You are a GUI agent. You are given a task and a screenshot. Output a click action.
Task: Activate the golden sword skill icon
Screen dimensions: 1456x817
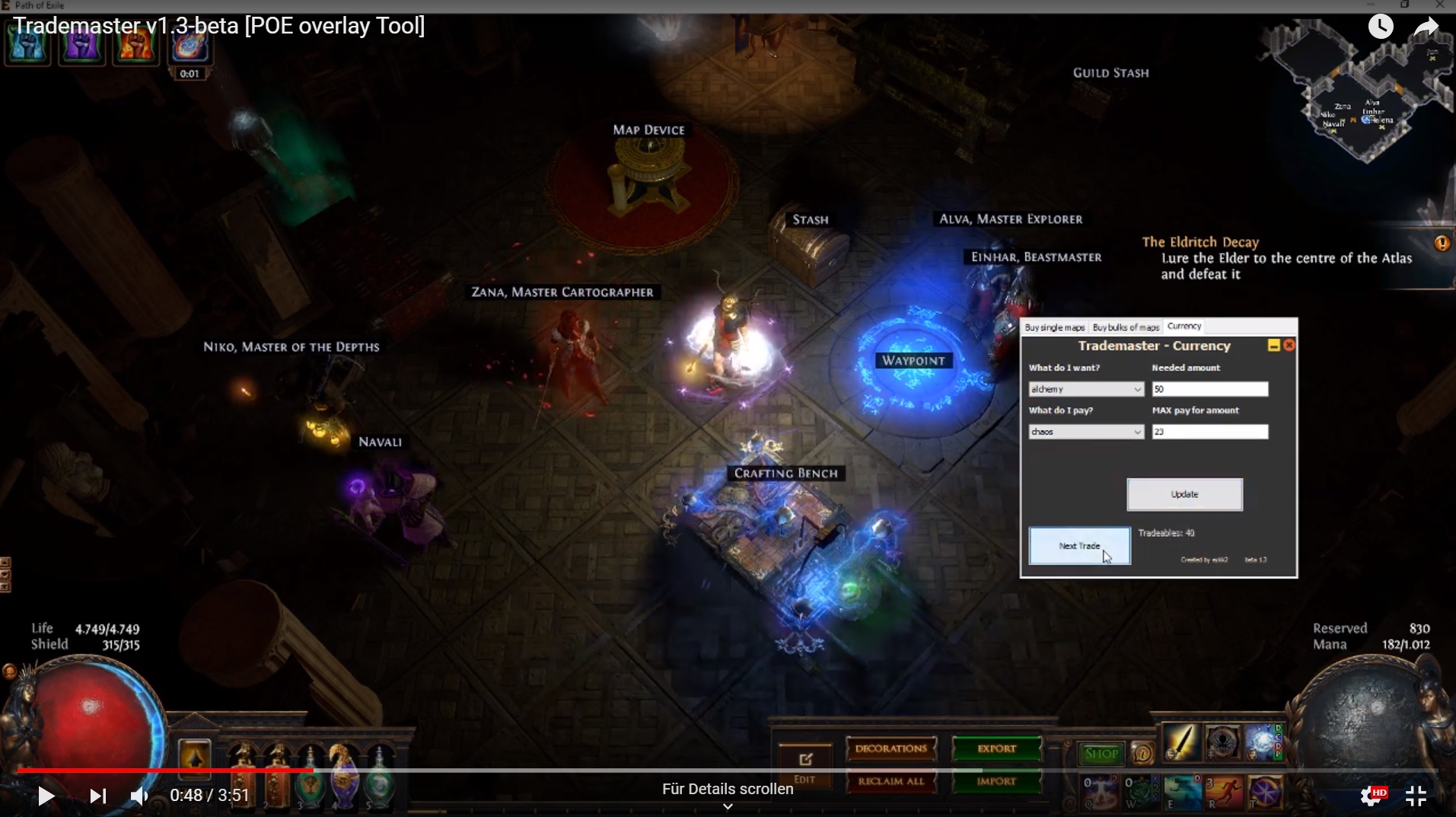coord(1180,742)
